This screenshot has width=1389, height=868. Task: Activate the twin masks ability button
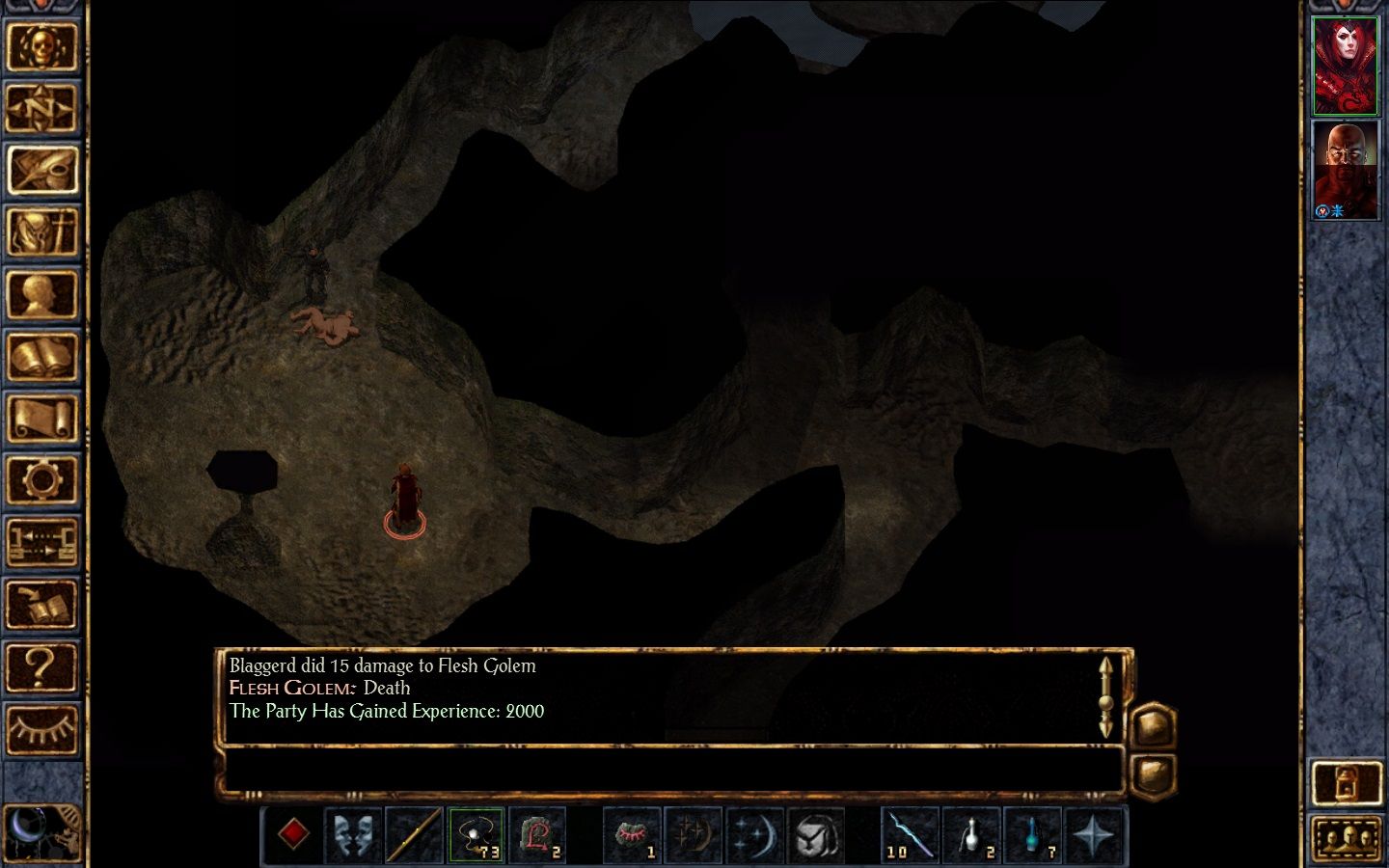click(x=354, y=834)
